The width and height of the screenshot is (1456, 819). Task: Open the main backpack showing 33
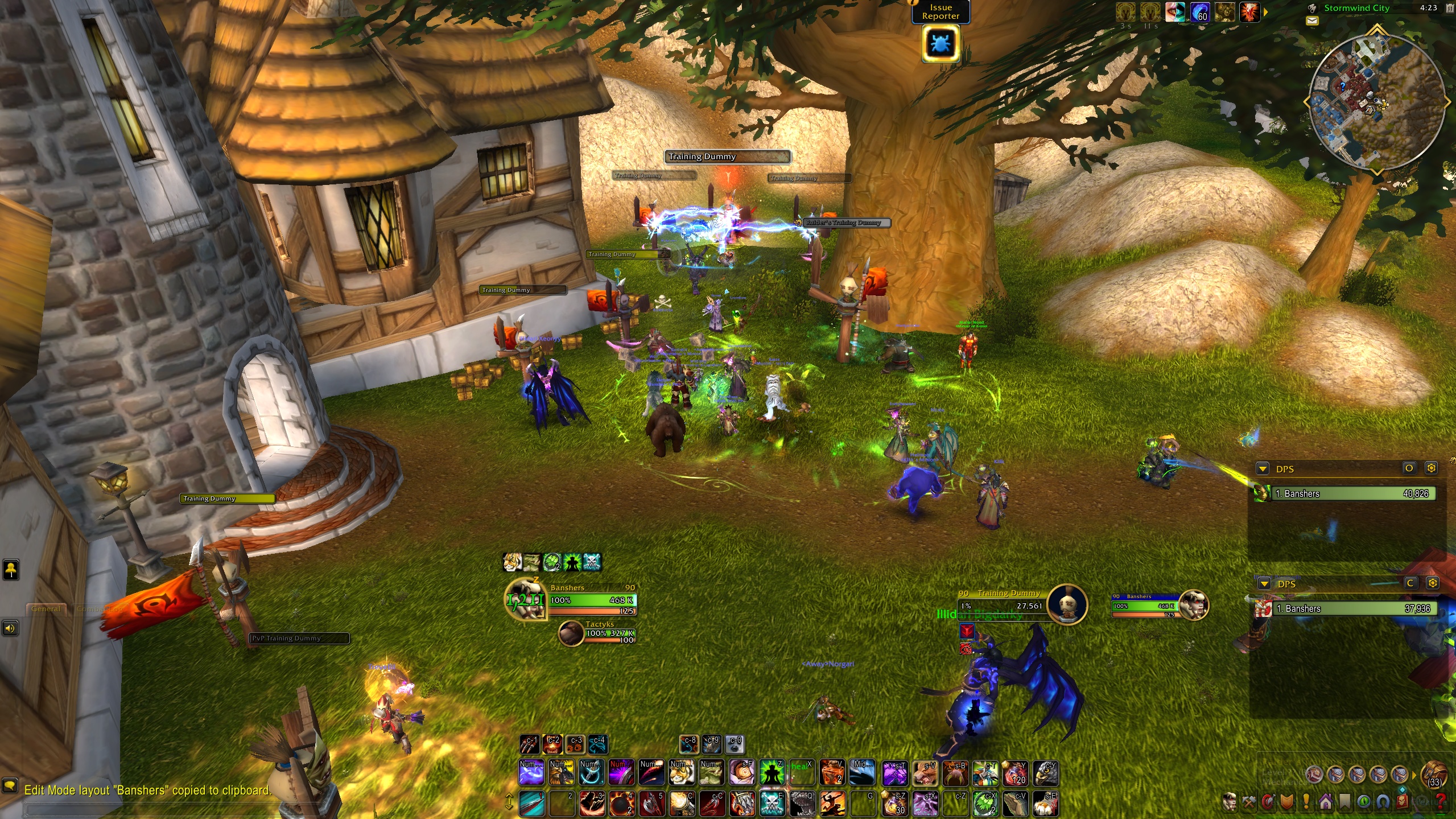point(1434,775)
